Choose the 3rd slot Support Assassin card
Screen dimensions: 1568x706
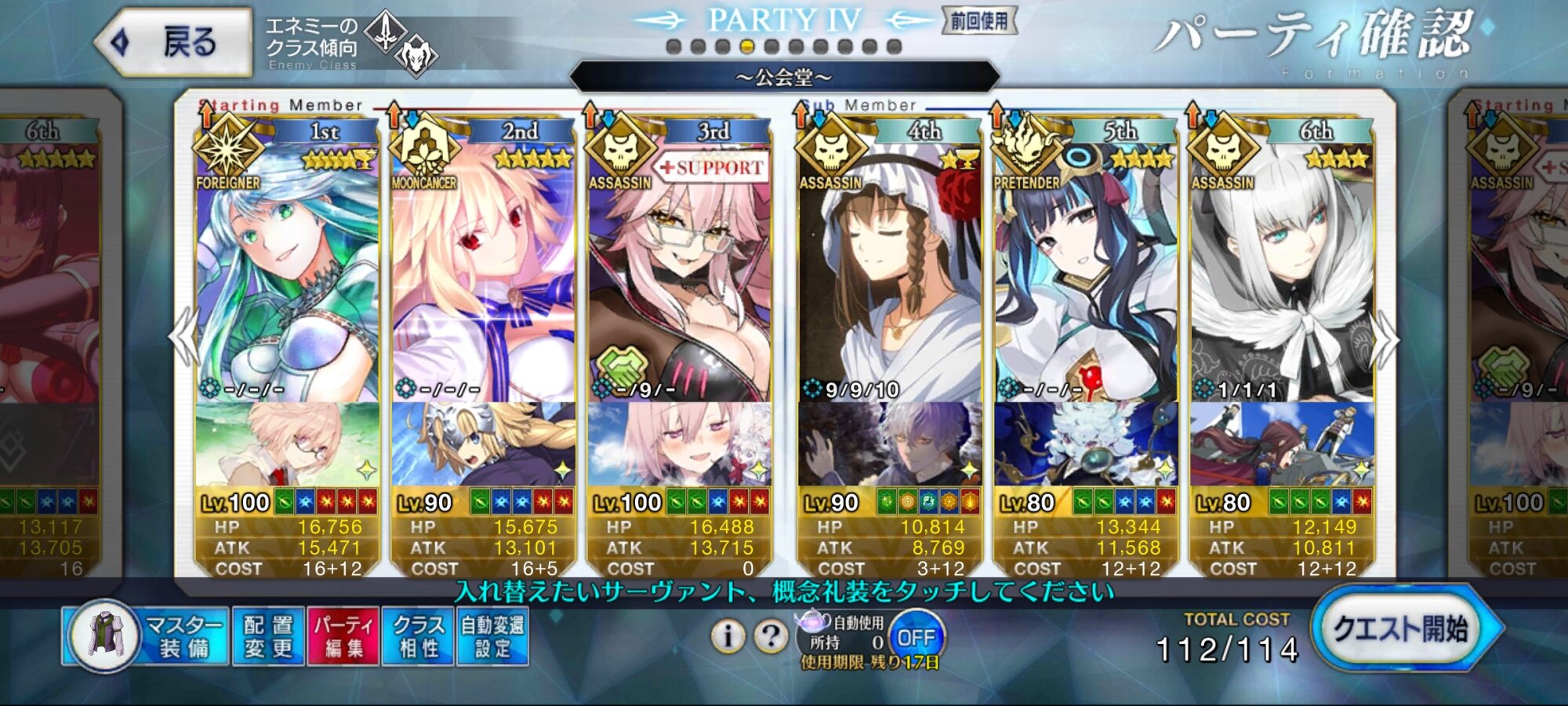(x=679, y=275)
